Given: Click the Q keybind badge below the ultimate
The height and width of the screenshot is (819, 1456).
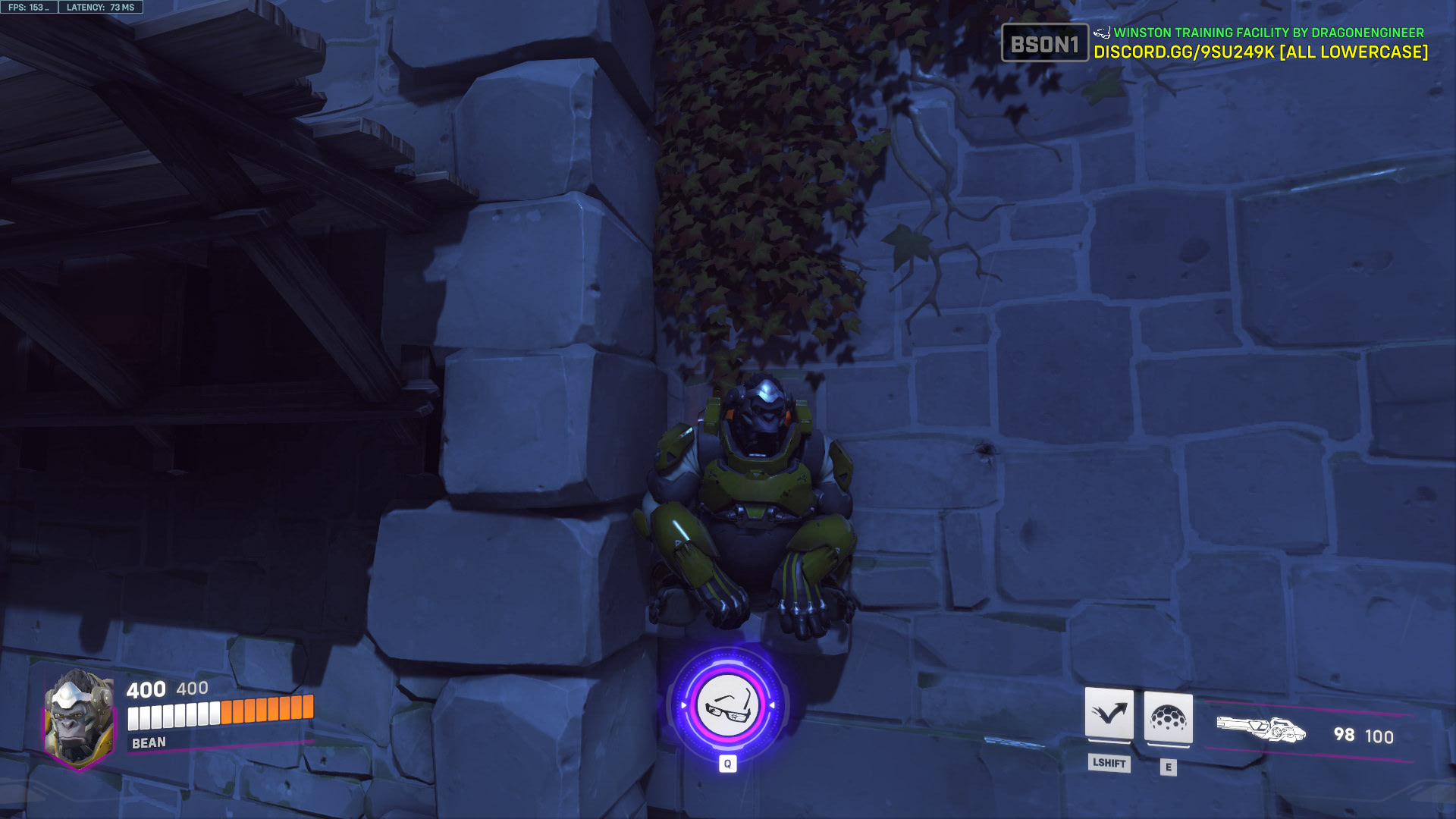Looking at the screenshot, I should pos(729,764).
